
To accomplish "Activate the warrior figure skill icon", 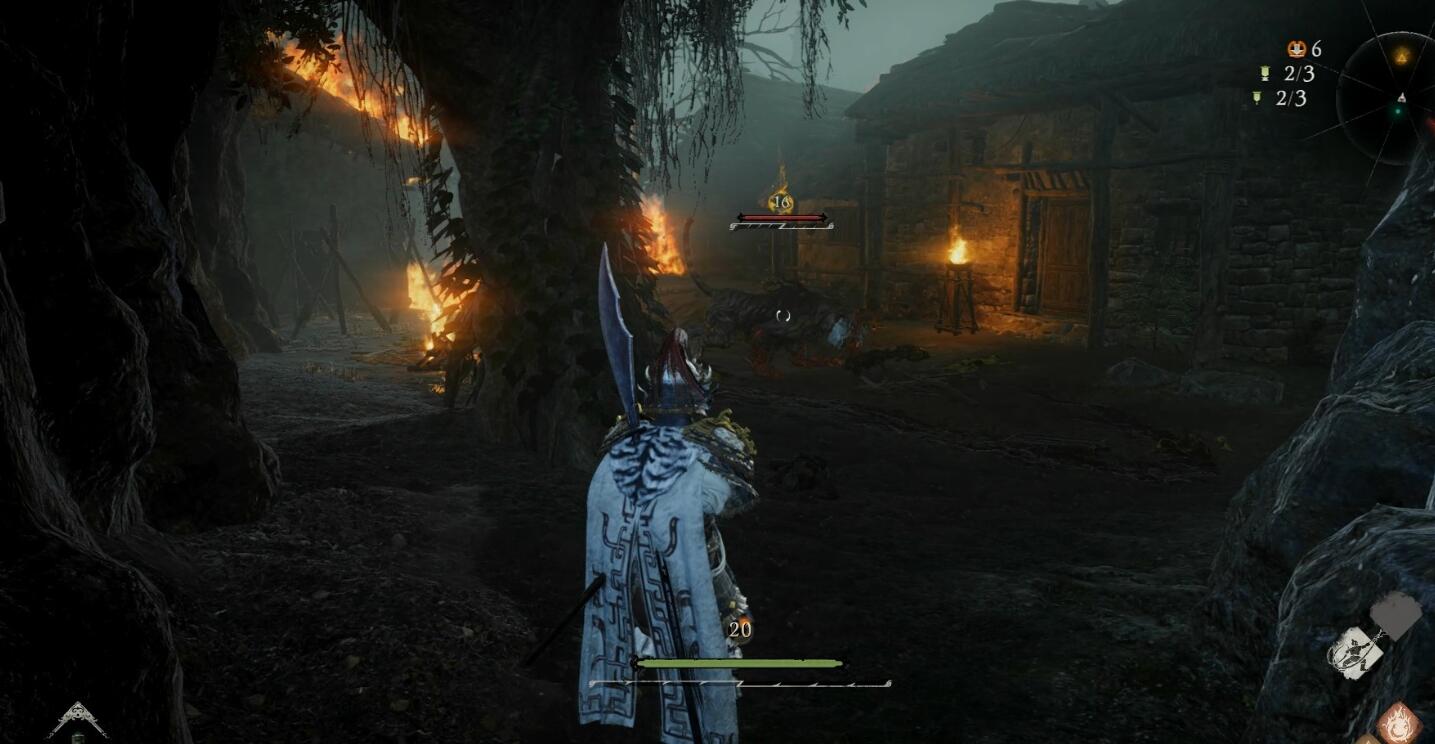I will (1355, 653).
